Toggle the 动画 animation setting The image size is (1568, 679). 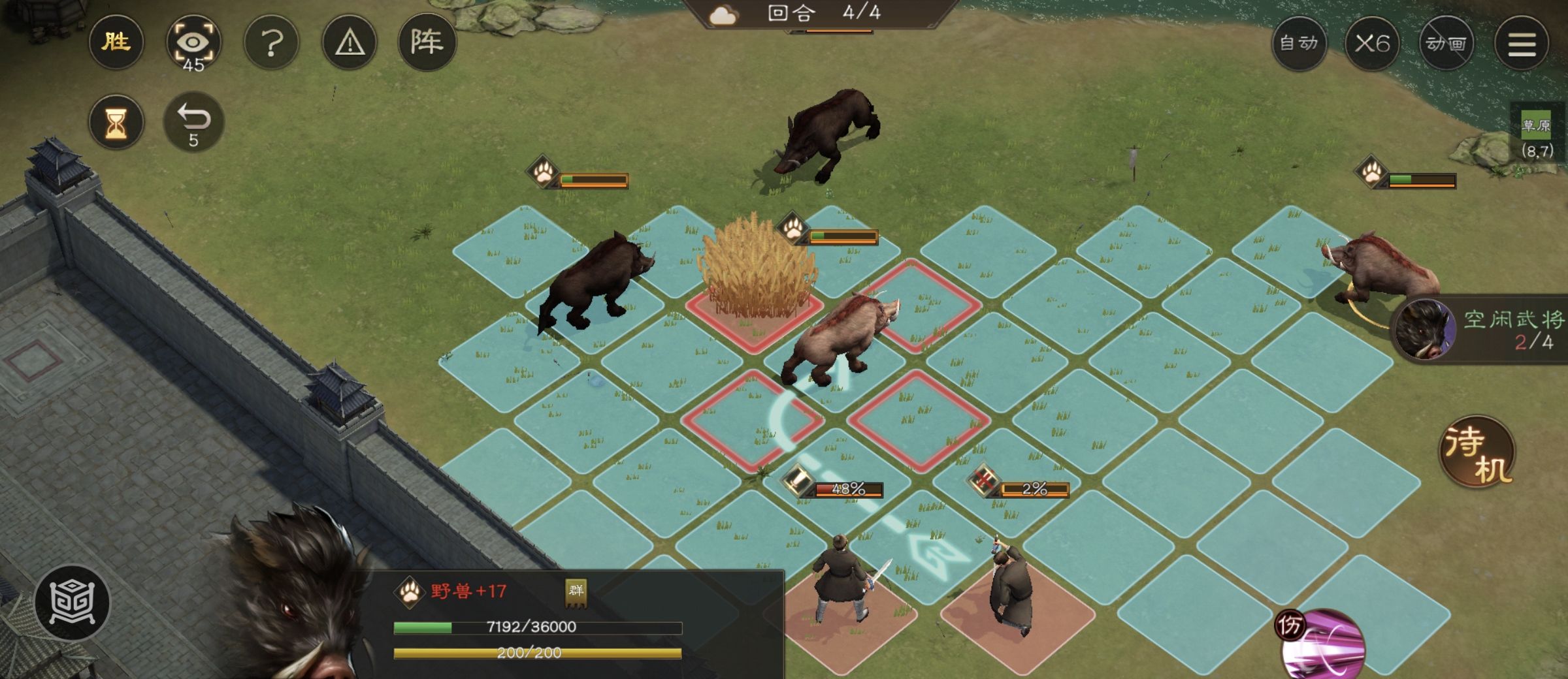1446,44
